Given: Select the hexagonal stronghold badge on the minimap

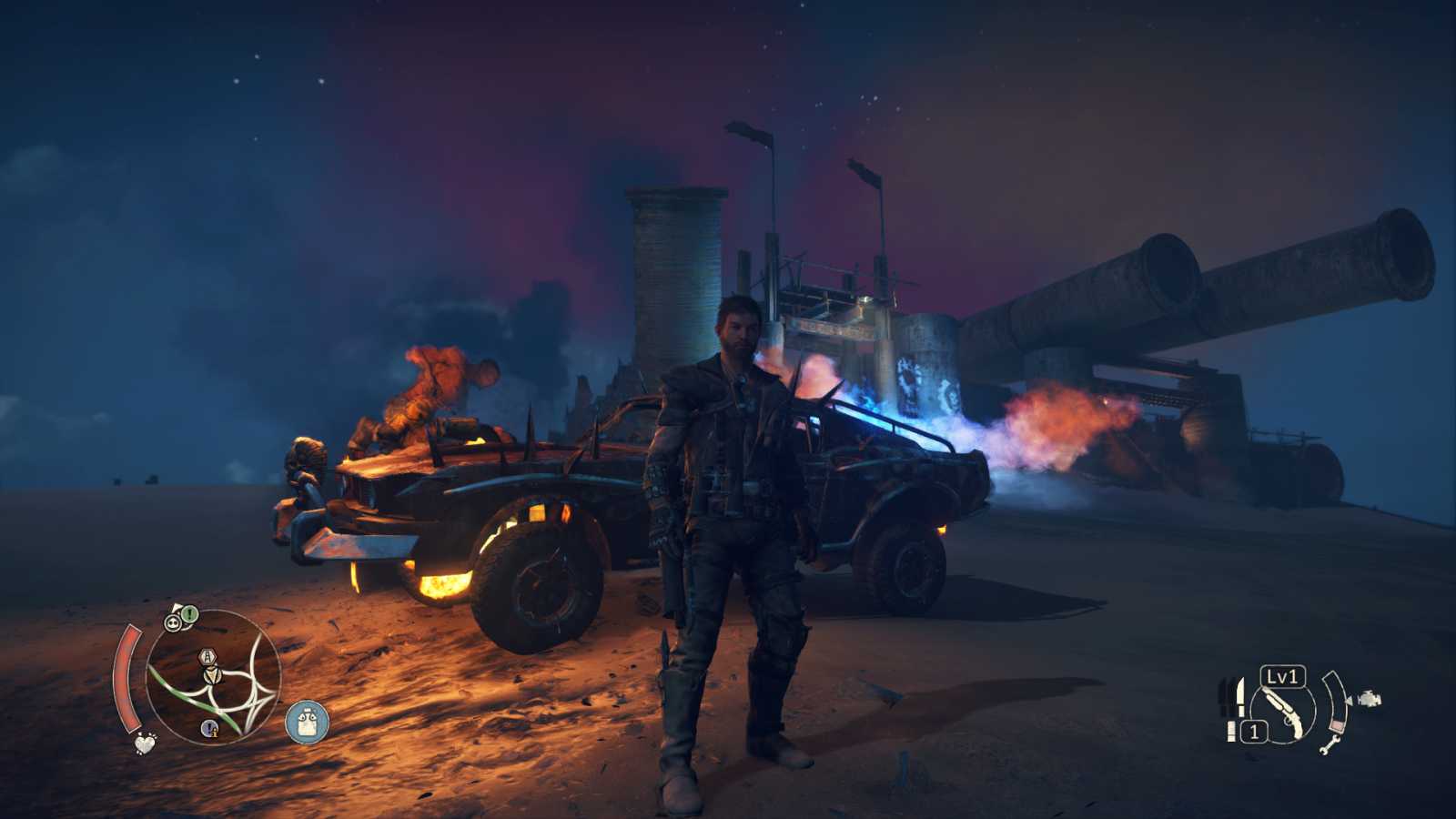Looking at the screenshot, I should (208, 656).
